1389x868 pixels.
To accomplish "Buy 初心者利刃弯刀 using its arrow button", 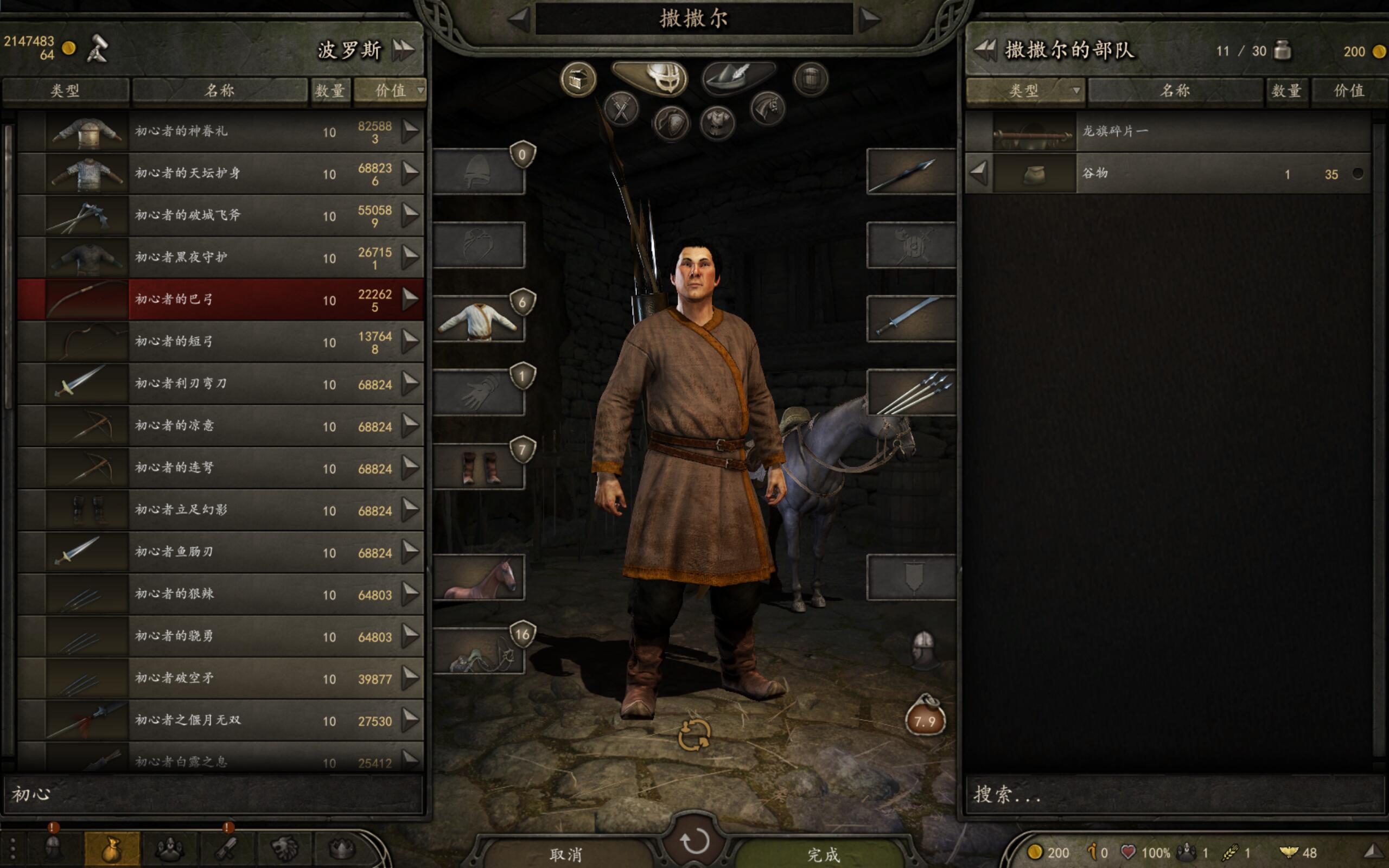I will [410, 384].
